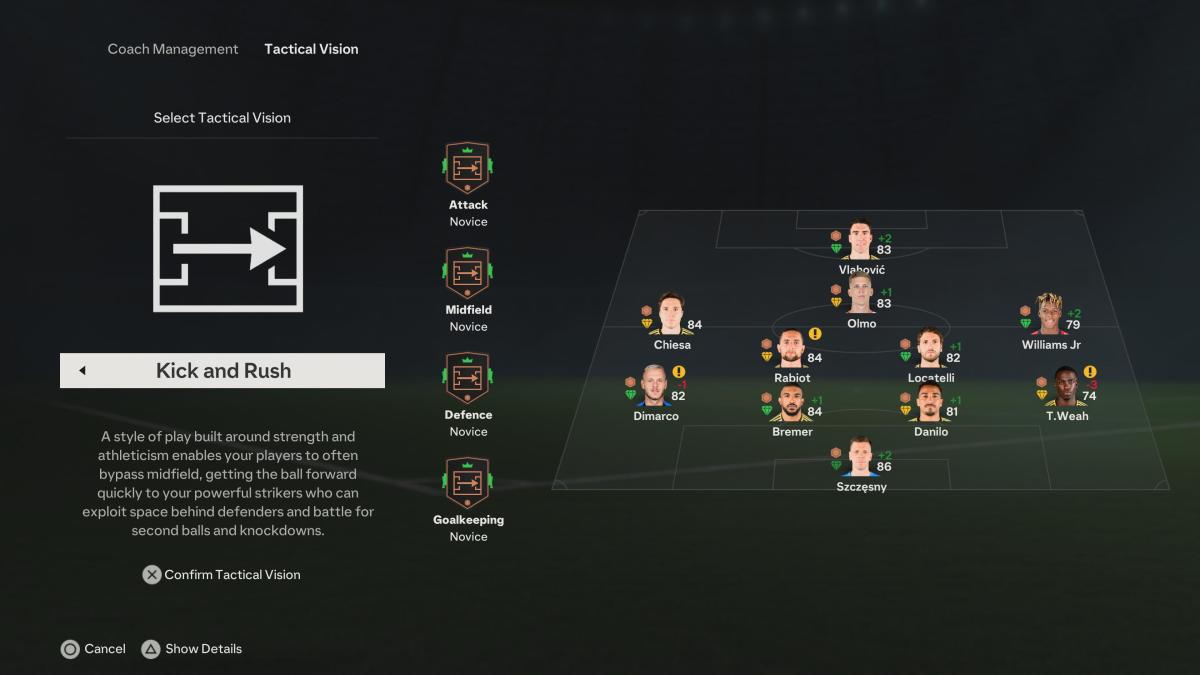The width and height of the screenshot is (1200, 675).
Task: Pick centre back Bremer
Action: (792, 405)
